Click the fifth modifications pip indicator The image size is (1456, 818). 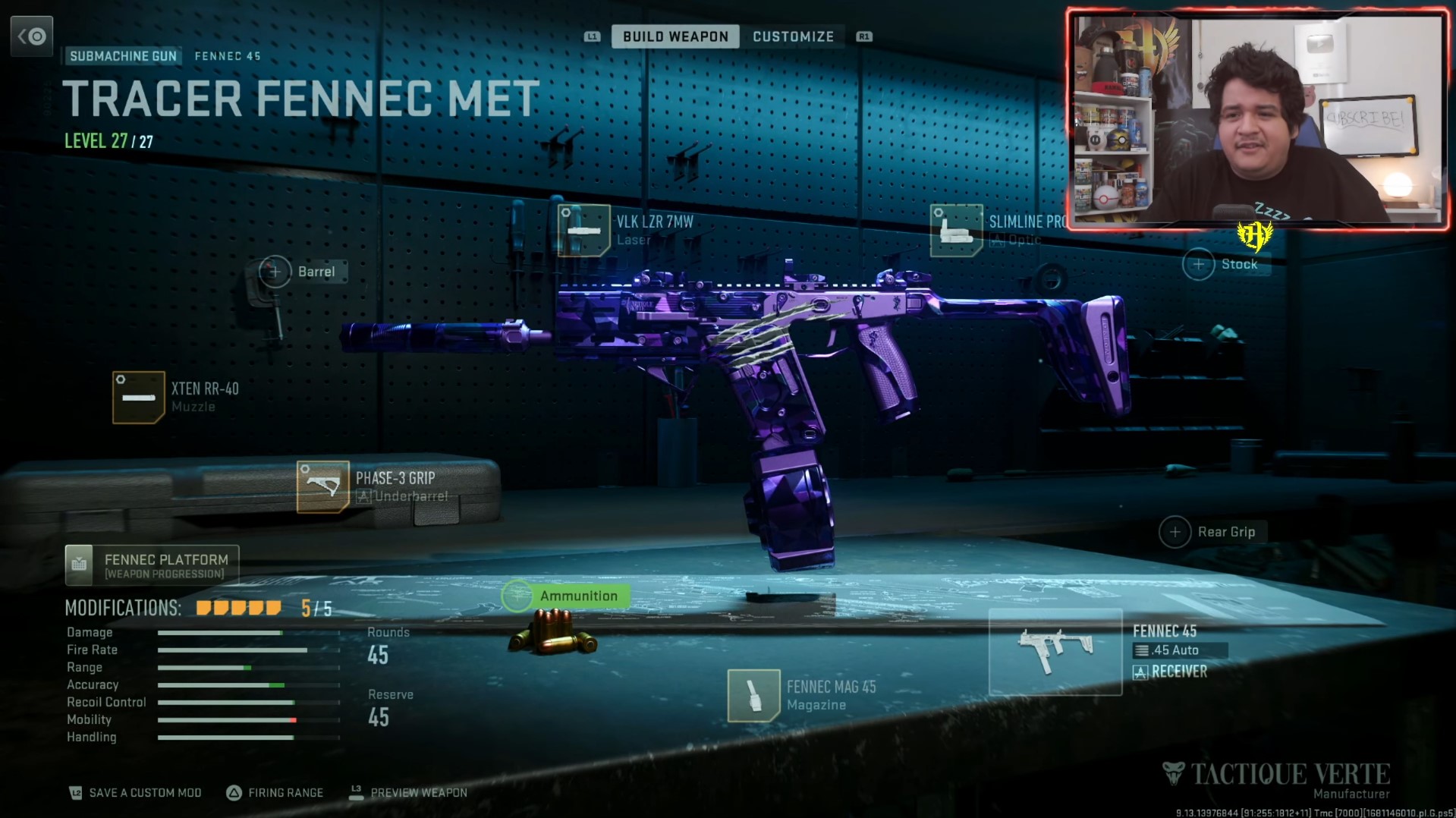tap(275, 609)
